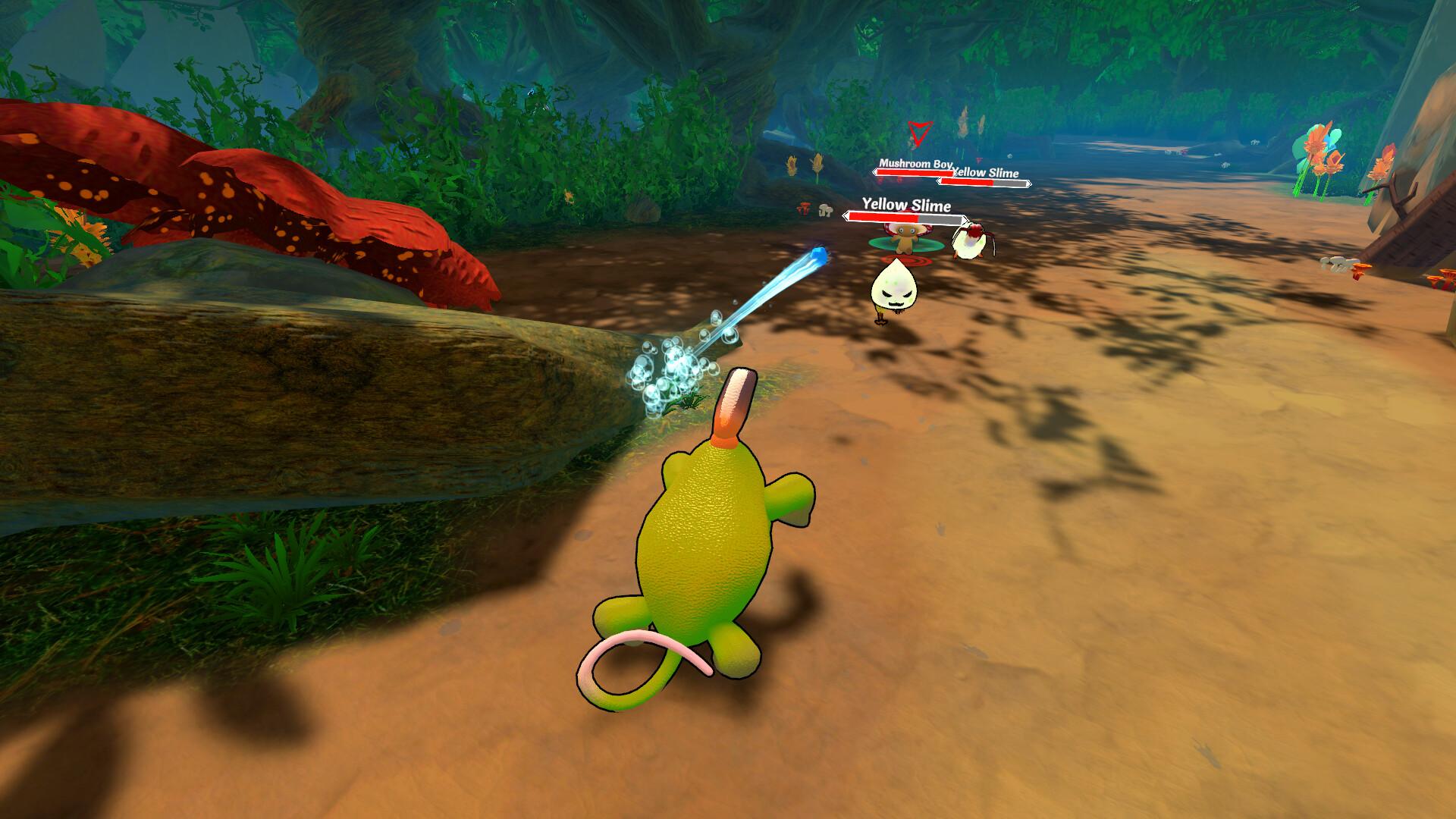This screenshot has width=1456, height=819.
Task: Click the arrow cap on Mushroom Boy's bar
Action: coord(874,173)
